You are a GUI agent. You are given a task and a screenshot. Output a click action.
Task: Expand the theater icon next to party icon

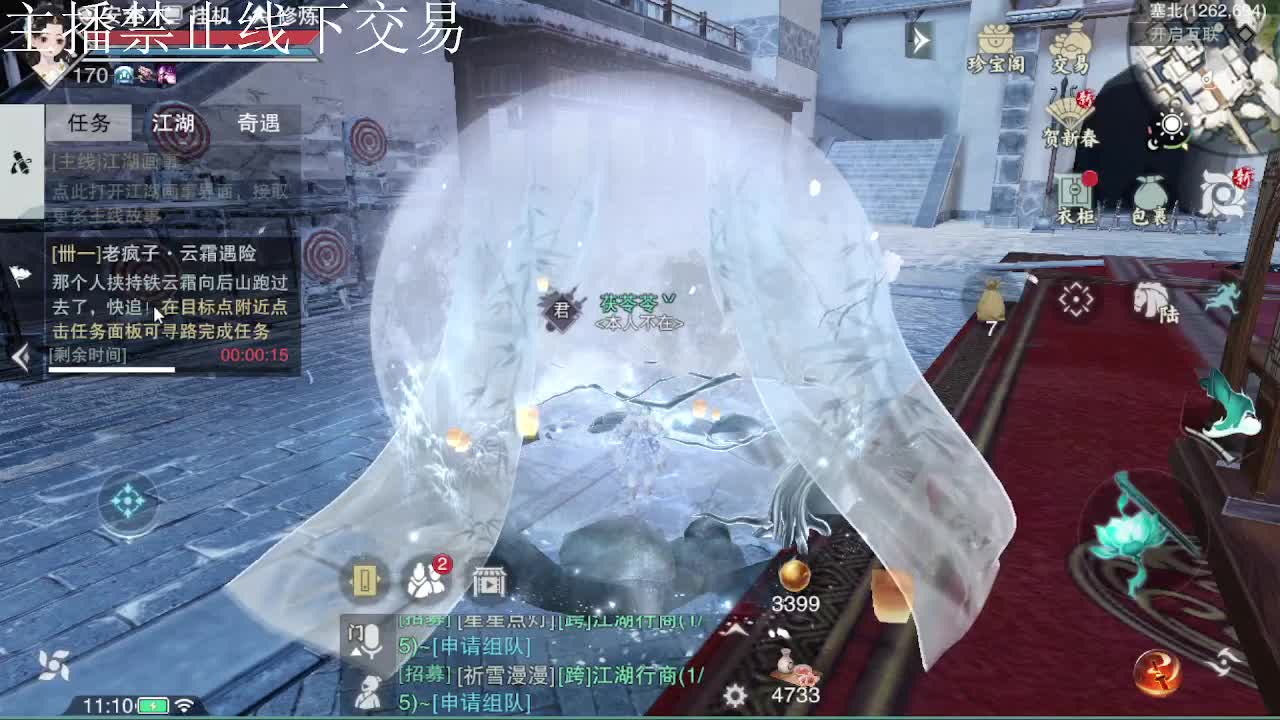488,582
